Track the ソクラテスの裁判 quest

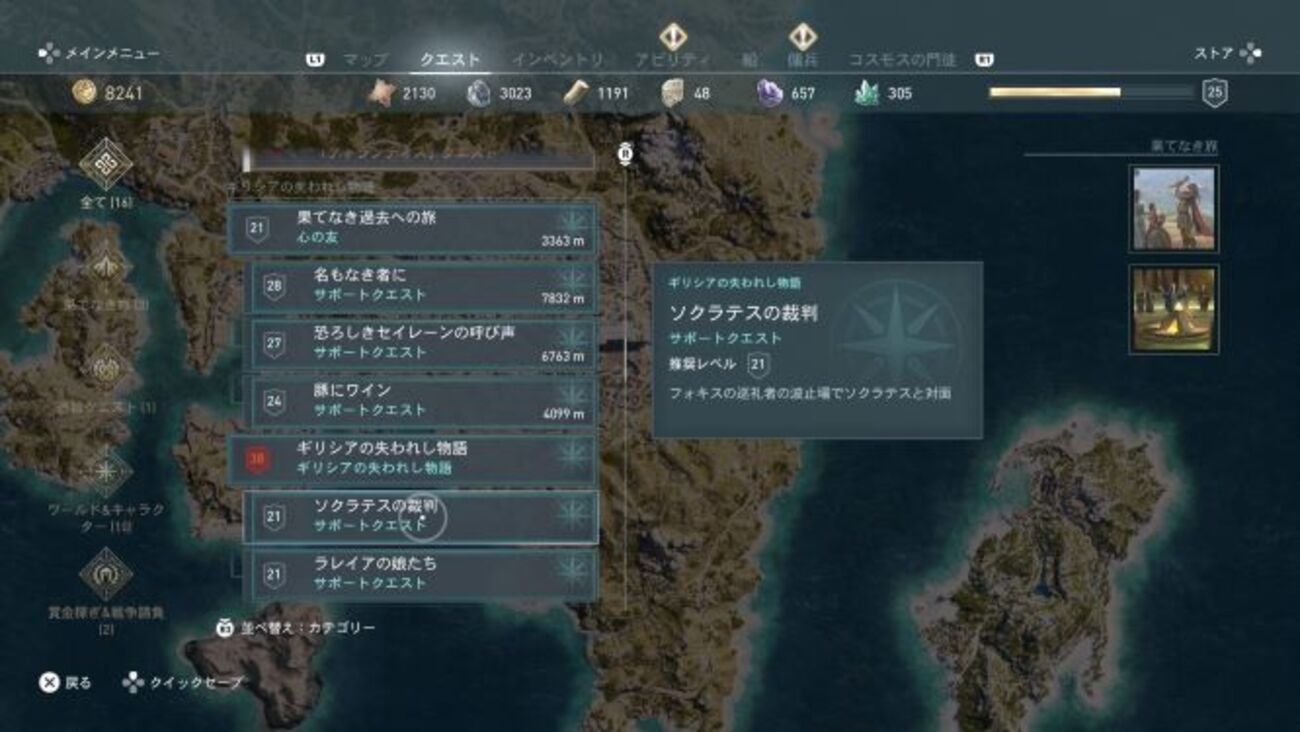[421, 516]
